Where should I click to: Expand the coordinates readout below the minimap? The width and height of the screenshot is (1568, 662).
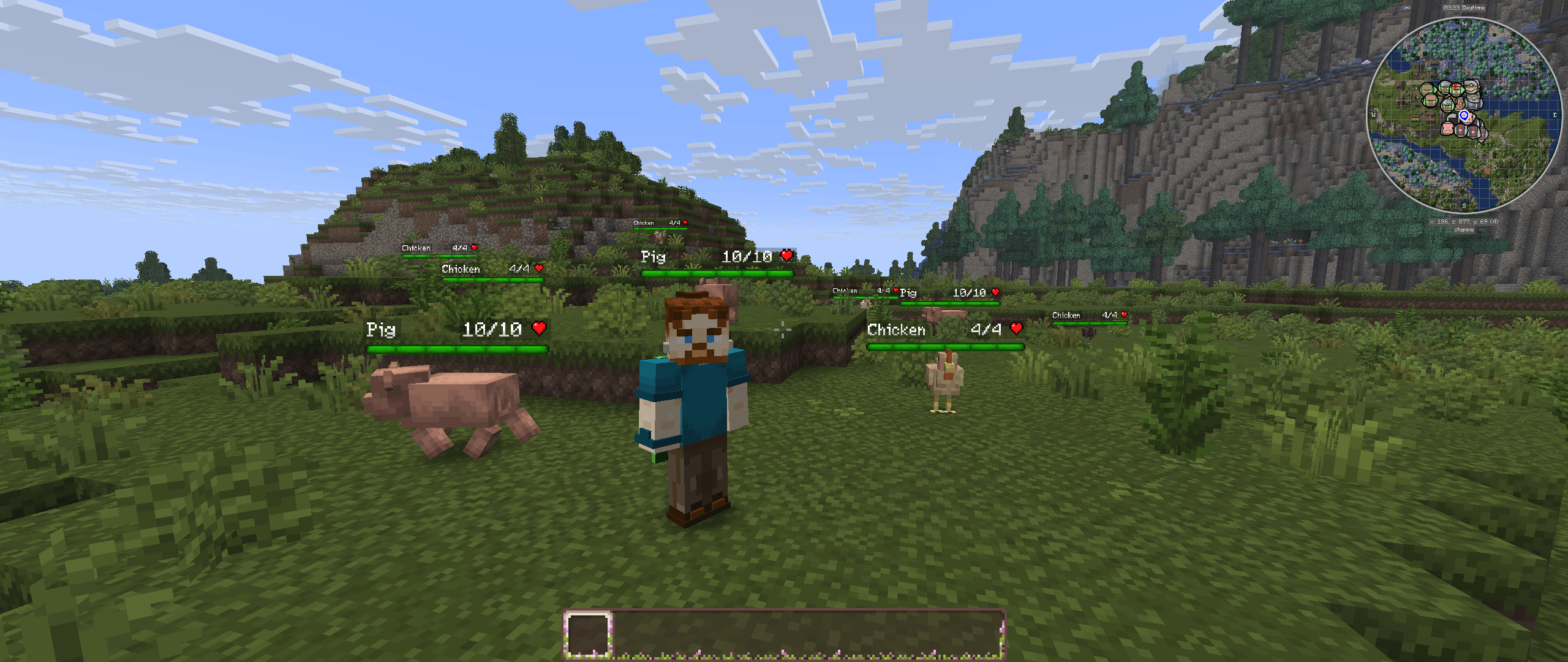(x=1463, y=221)
